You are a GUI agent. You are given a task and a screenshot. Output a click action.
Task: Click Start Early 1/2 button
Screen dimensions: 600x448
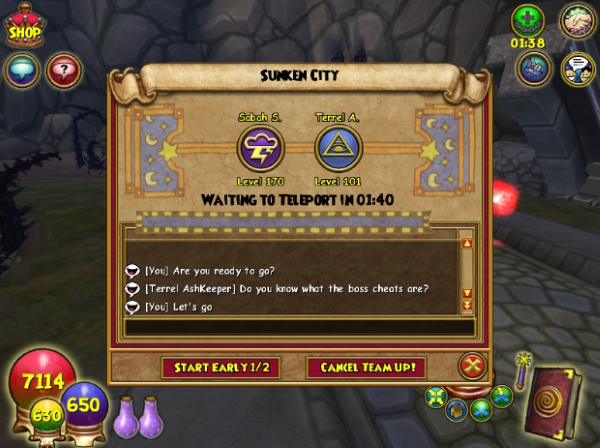pos(220,367)
